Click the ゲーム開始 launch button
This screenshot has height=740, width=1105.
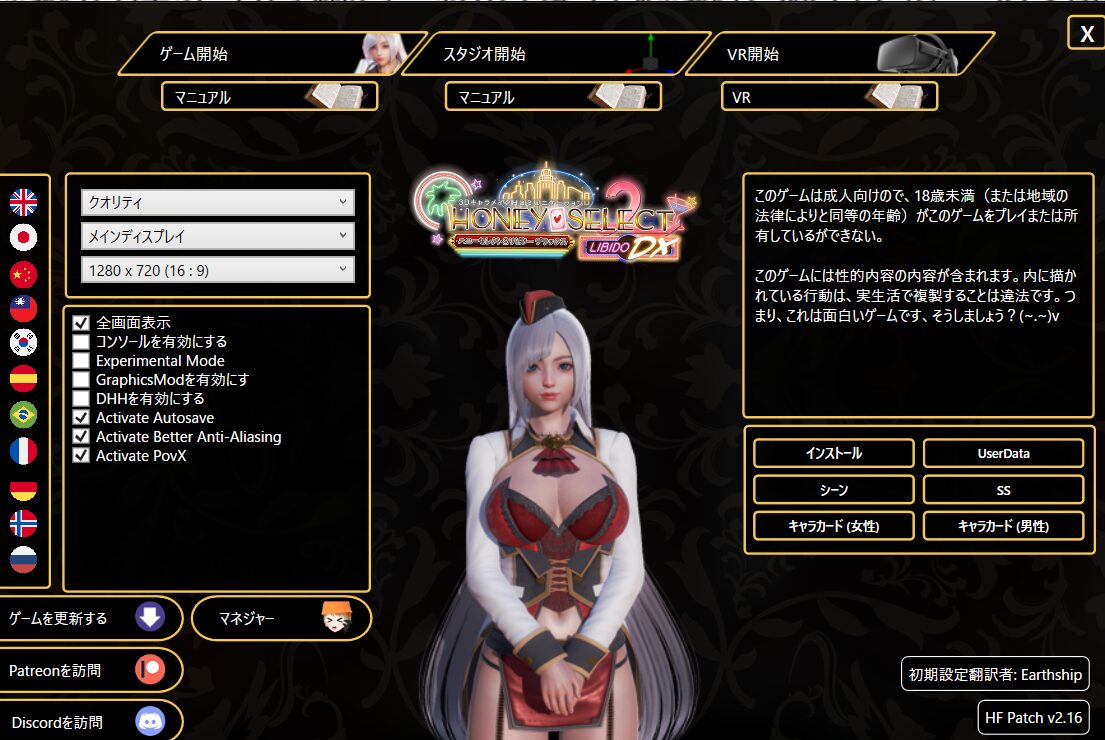(x=260, y=54)
